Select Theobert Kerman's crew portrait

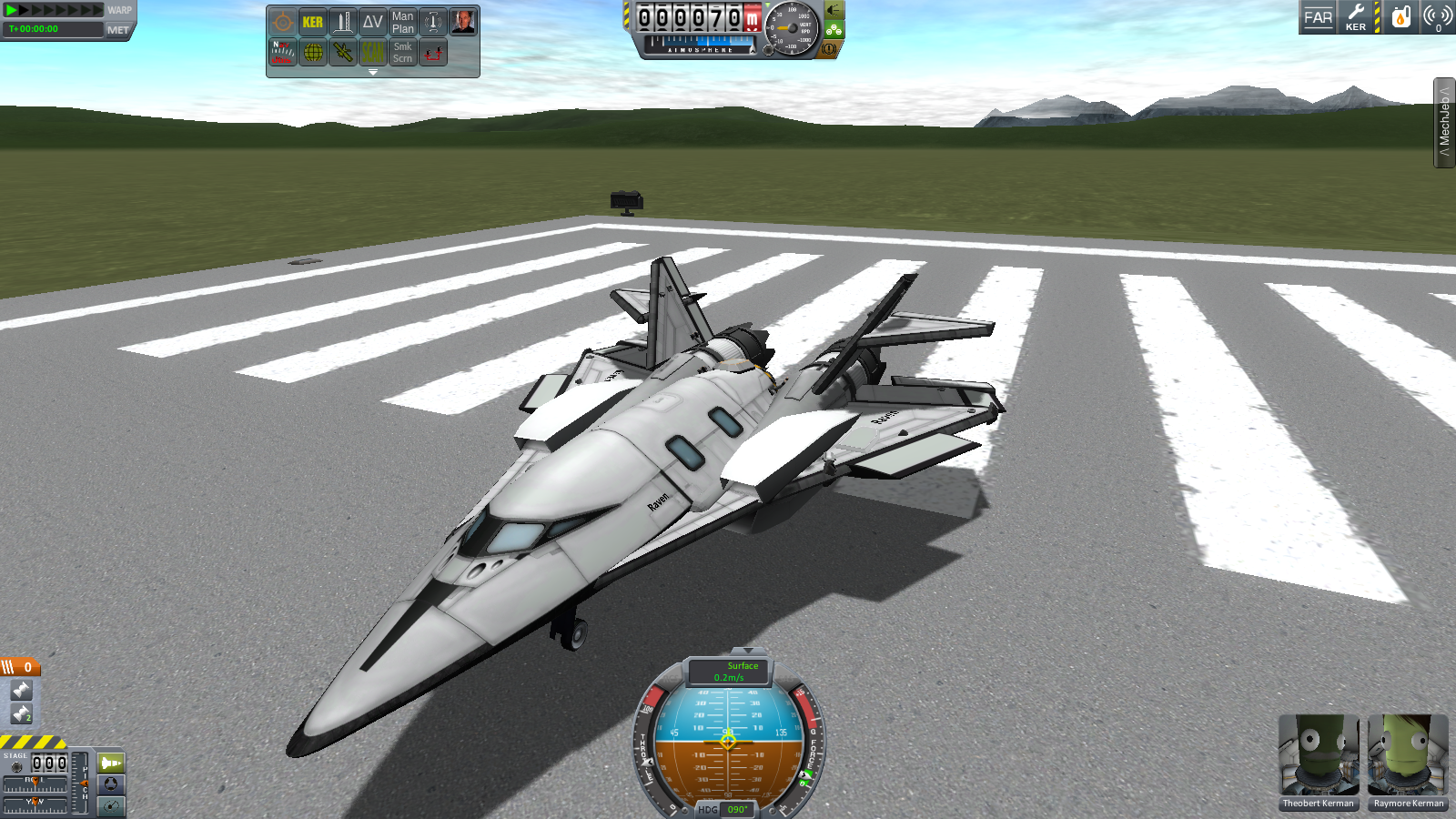(1318, 758)
